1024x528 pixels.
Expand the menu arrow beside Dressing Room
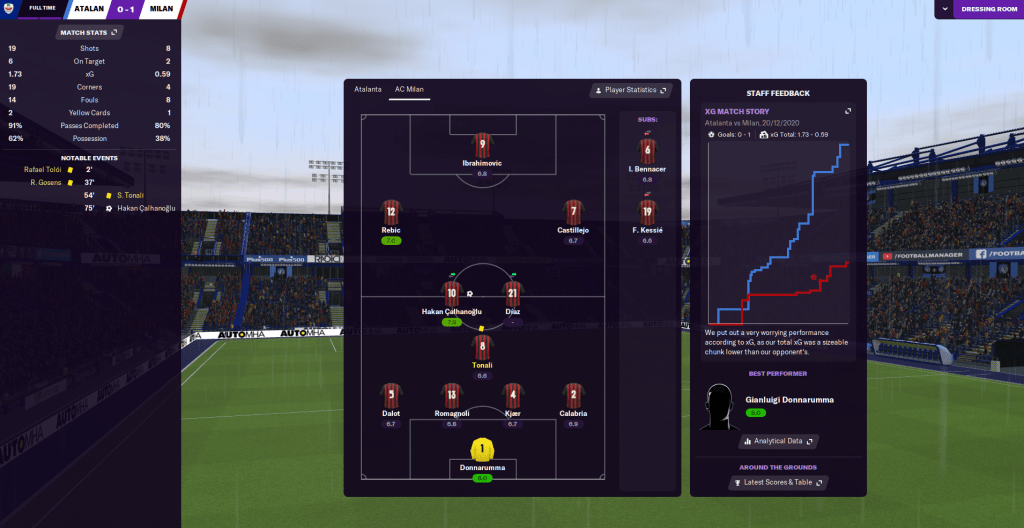(945, 9)
